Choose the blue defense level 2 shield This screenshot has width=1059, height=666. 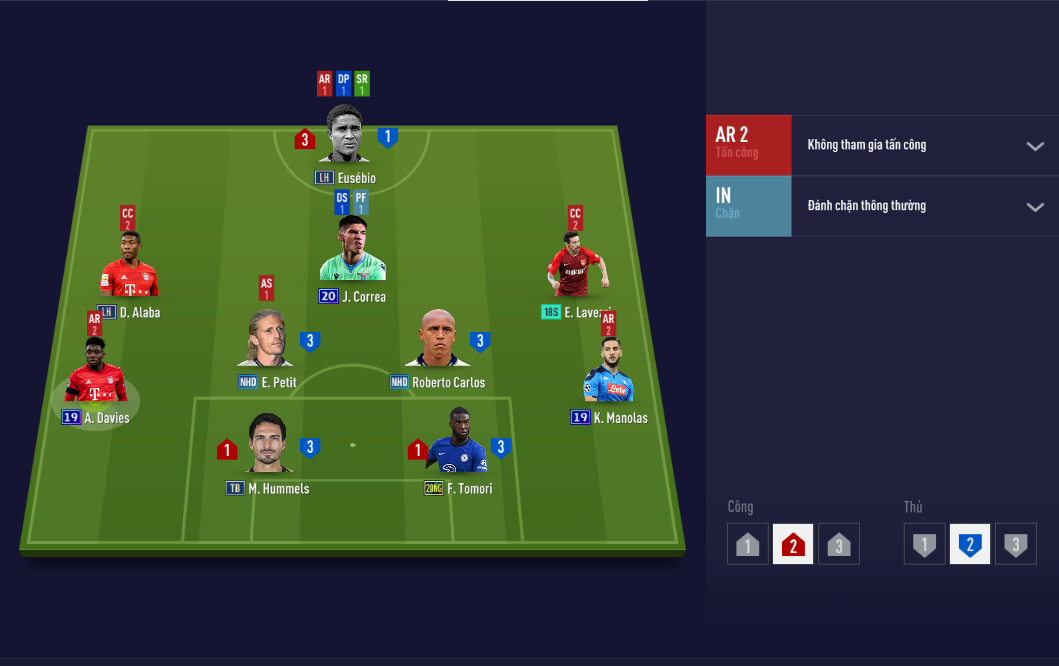point(970,545)
